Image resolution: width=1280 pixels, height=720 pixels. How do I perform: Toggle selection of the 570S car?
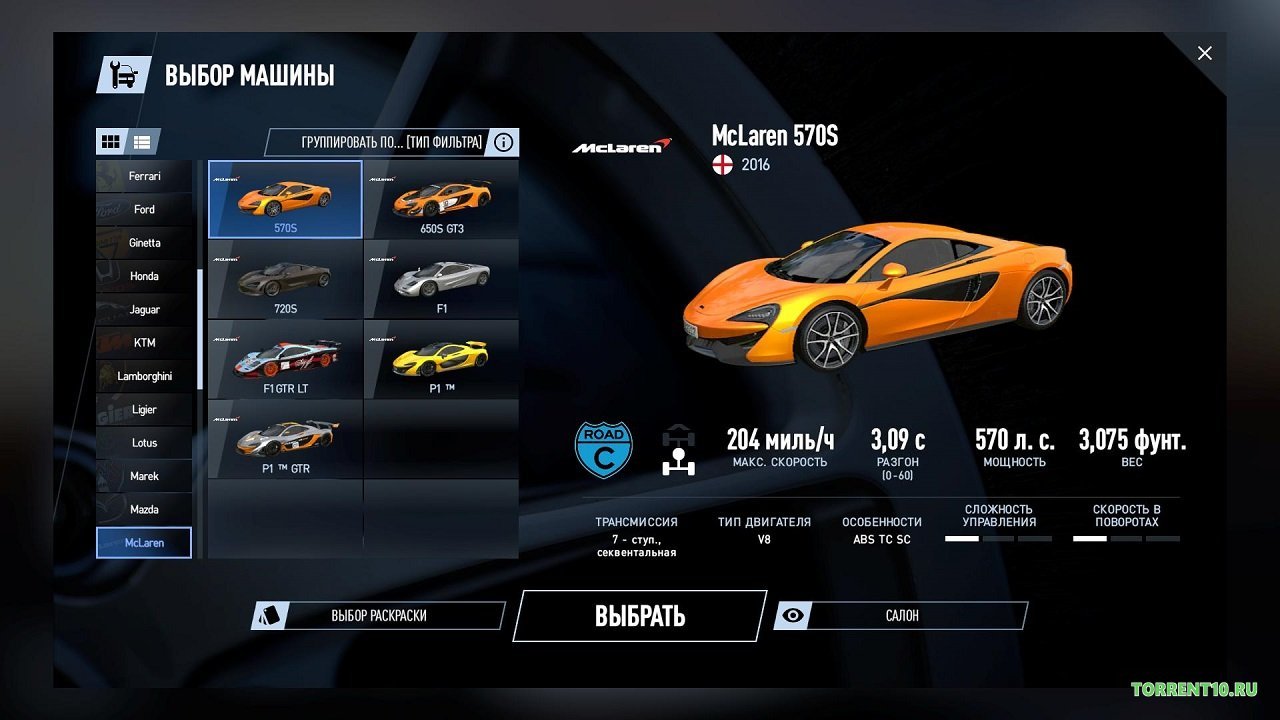click(285, 198)
